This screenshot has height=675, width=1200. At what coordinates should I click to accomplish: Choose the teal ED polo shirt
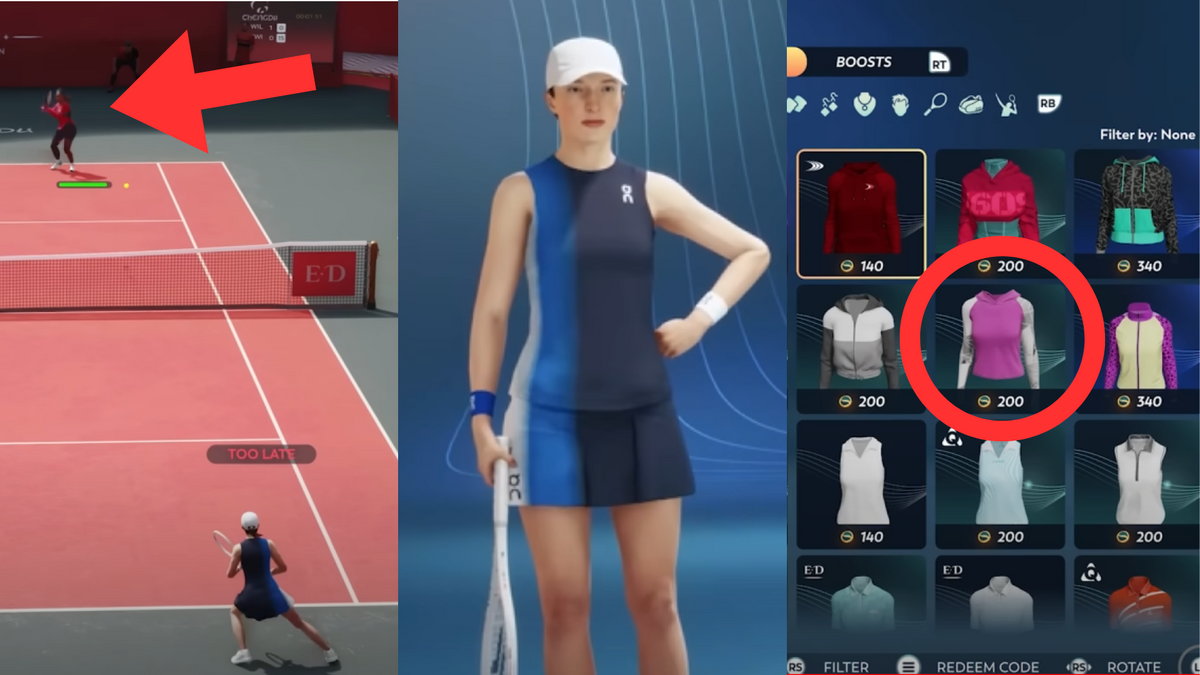(861, 600)
